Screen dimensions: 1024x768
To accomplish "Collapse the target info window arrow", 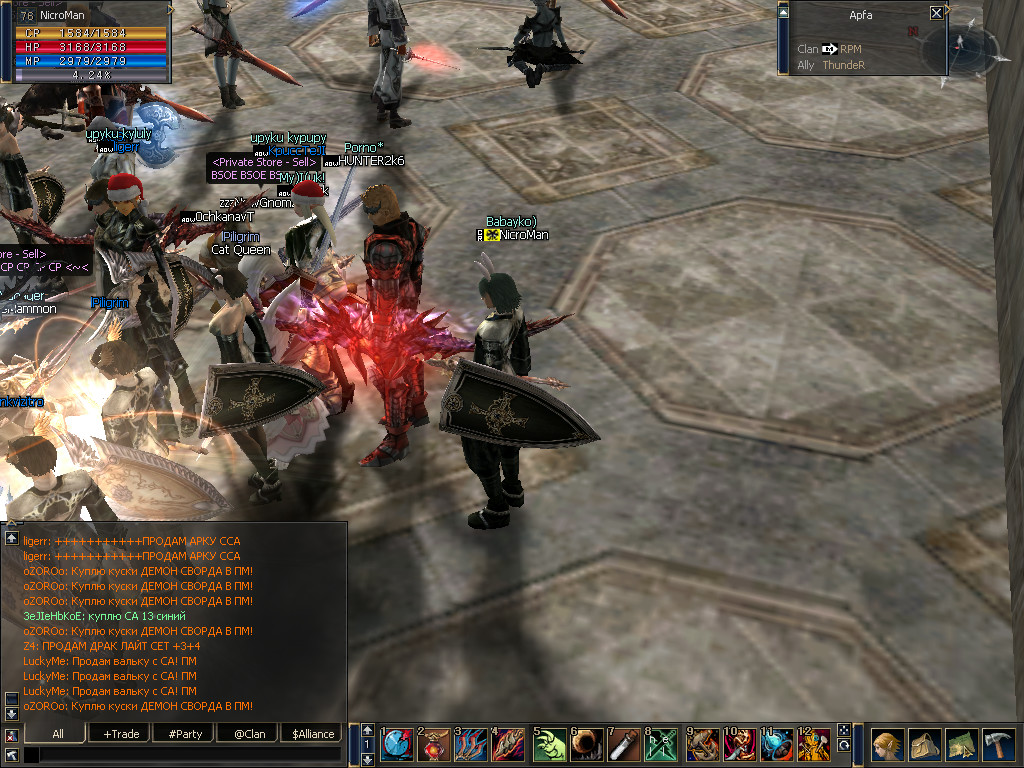I will [783, 12].
